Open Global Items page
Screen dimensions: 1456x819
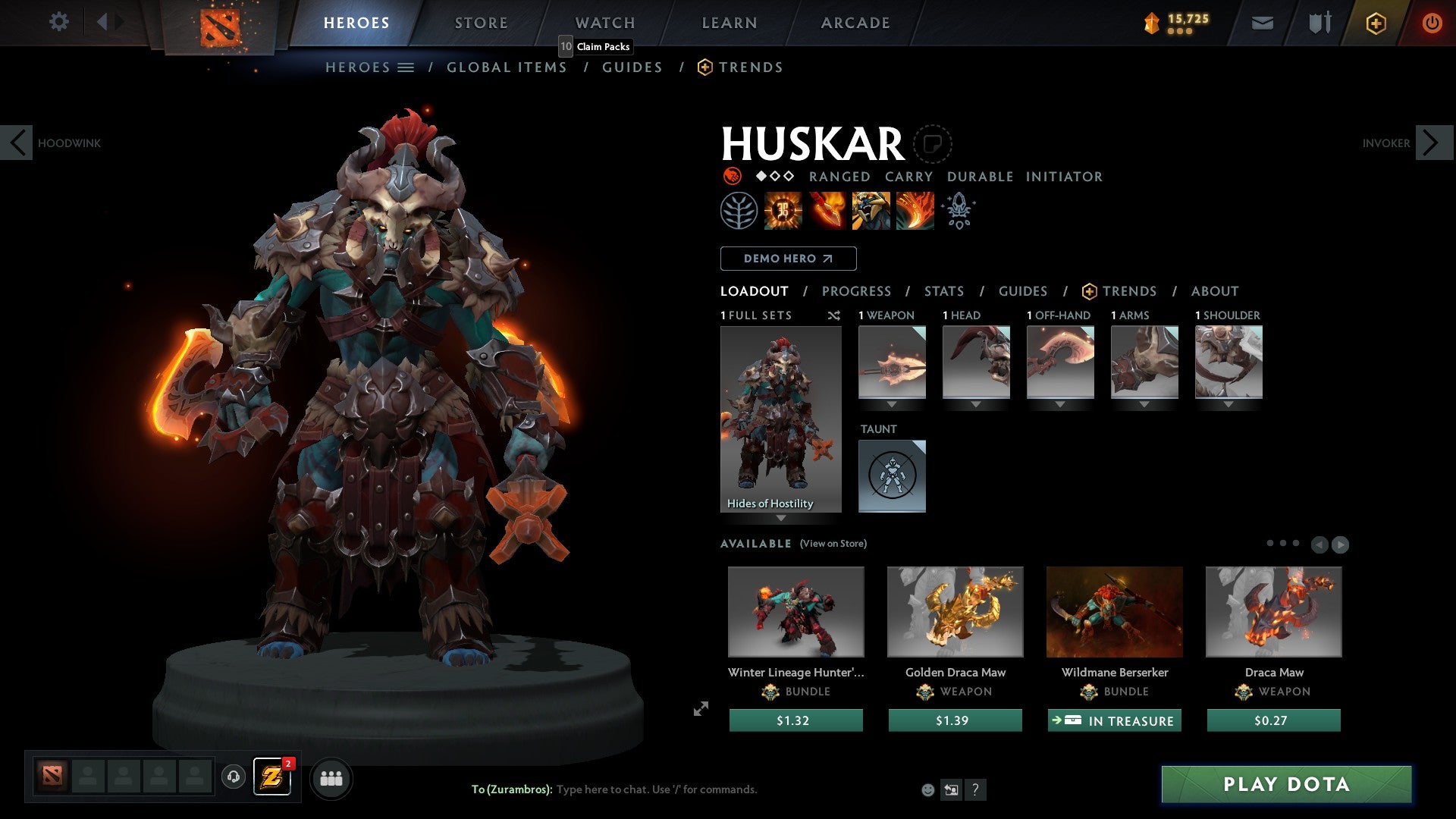coord(507,67)
